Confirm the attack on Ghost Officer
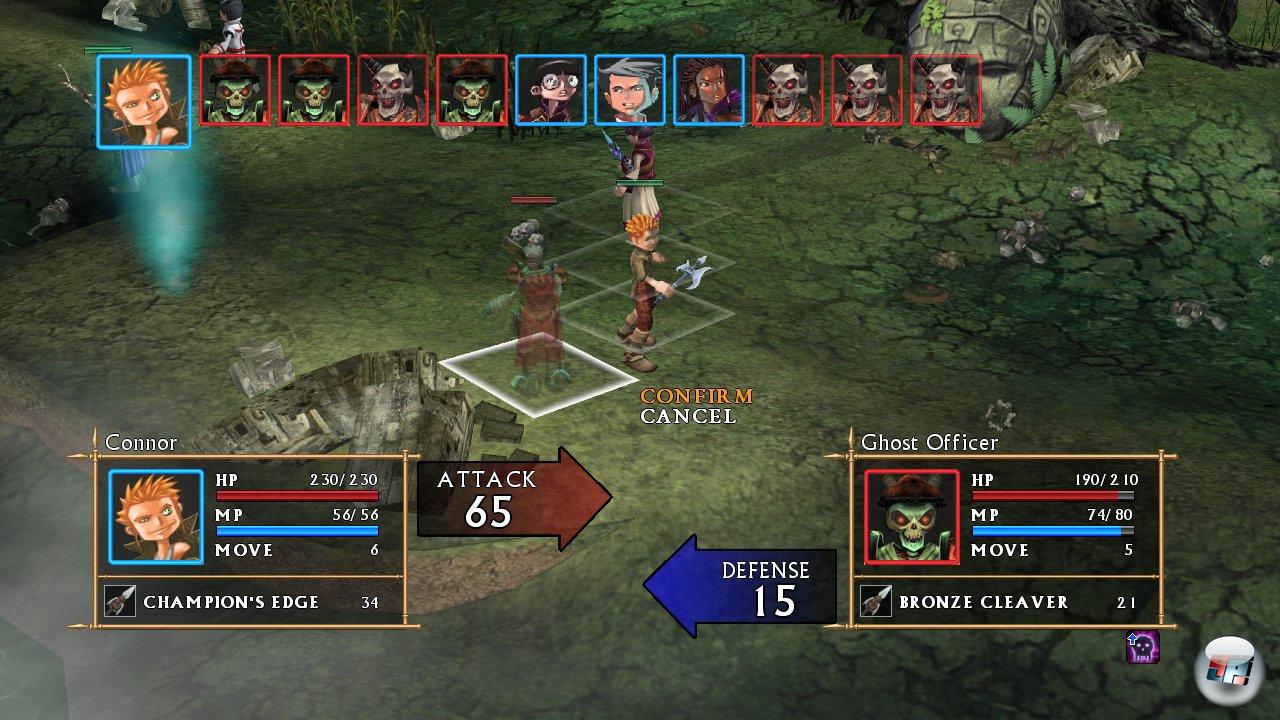The height and width of the screenshot is (720, 1280). [x=696, y=396]
